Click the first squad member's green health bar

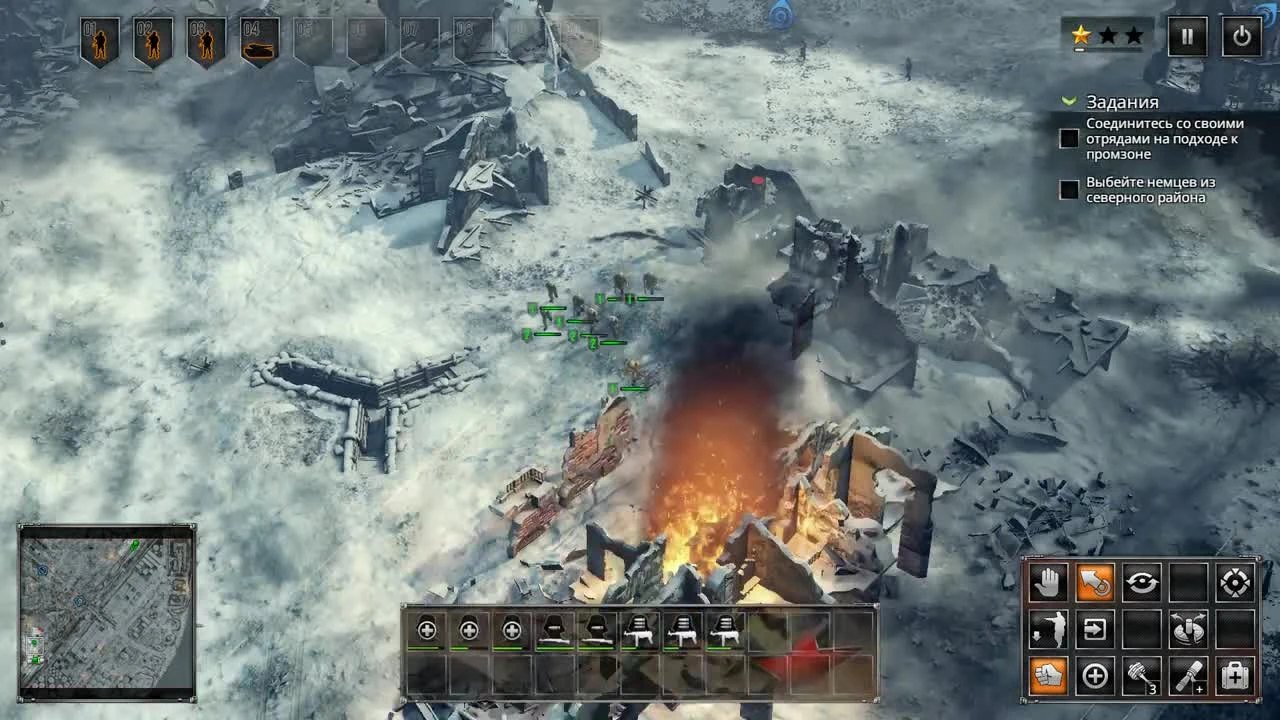pos(428,645)
